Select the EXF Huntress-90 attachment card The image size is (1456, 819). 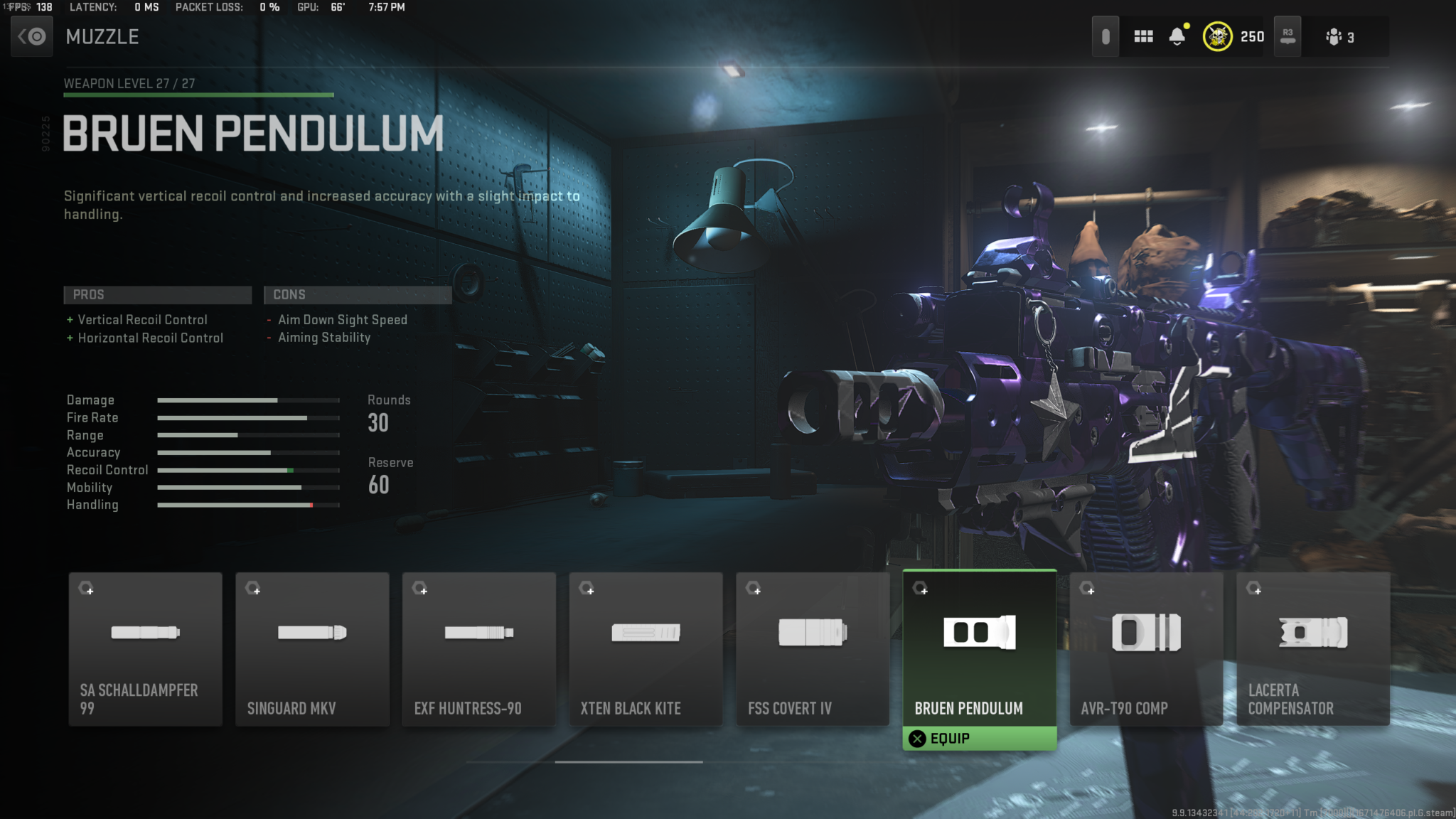(478, 648)
